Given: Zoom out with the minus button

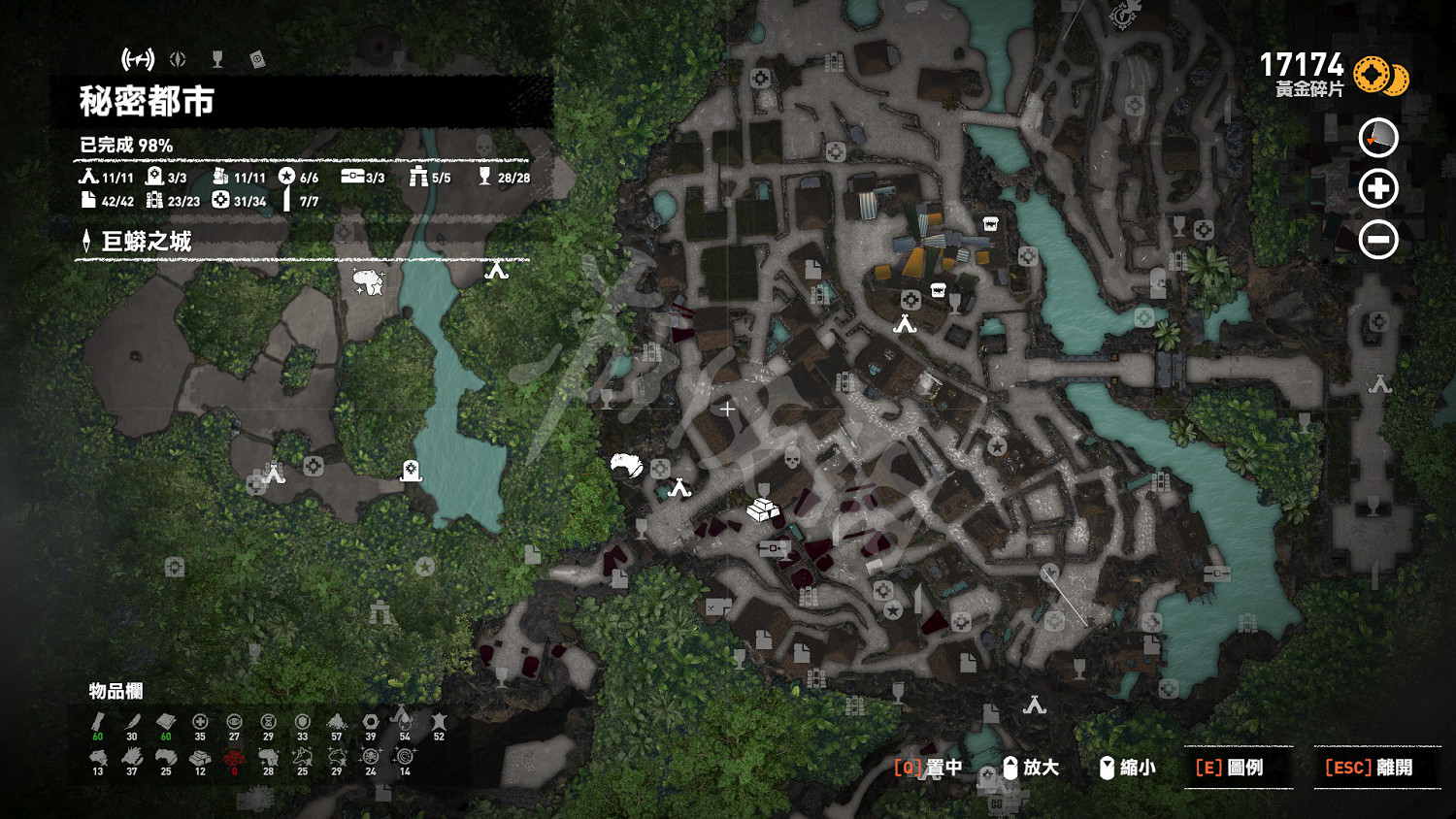Looking at the screenshot, I should click(x=1378, y=239).
